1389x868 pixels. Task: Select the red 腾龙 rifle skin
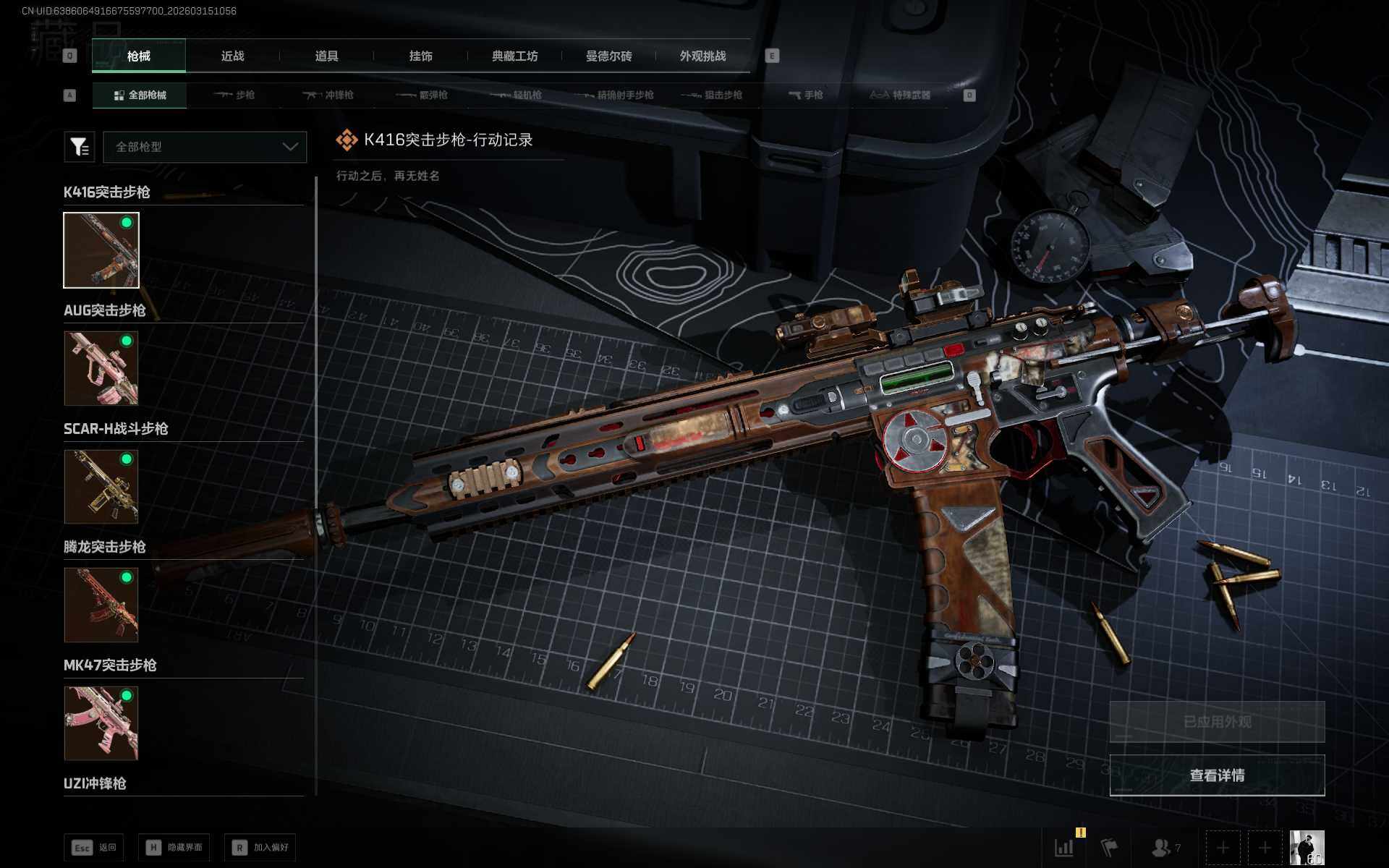pyautogui.click(x=101, y=605)
